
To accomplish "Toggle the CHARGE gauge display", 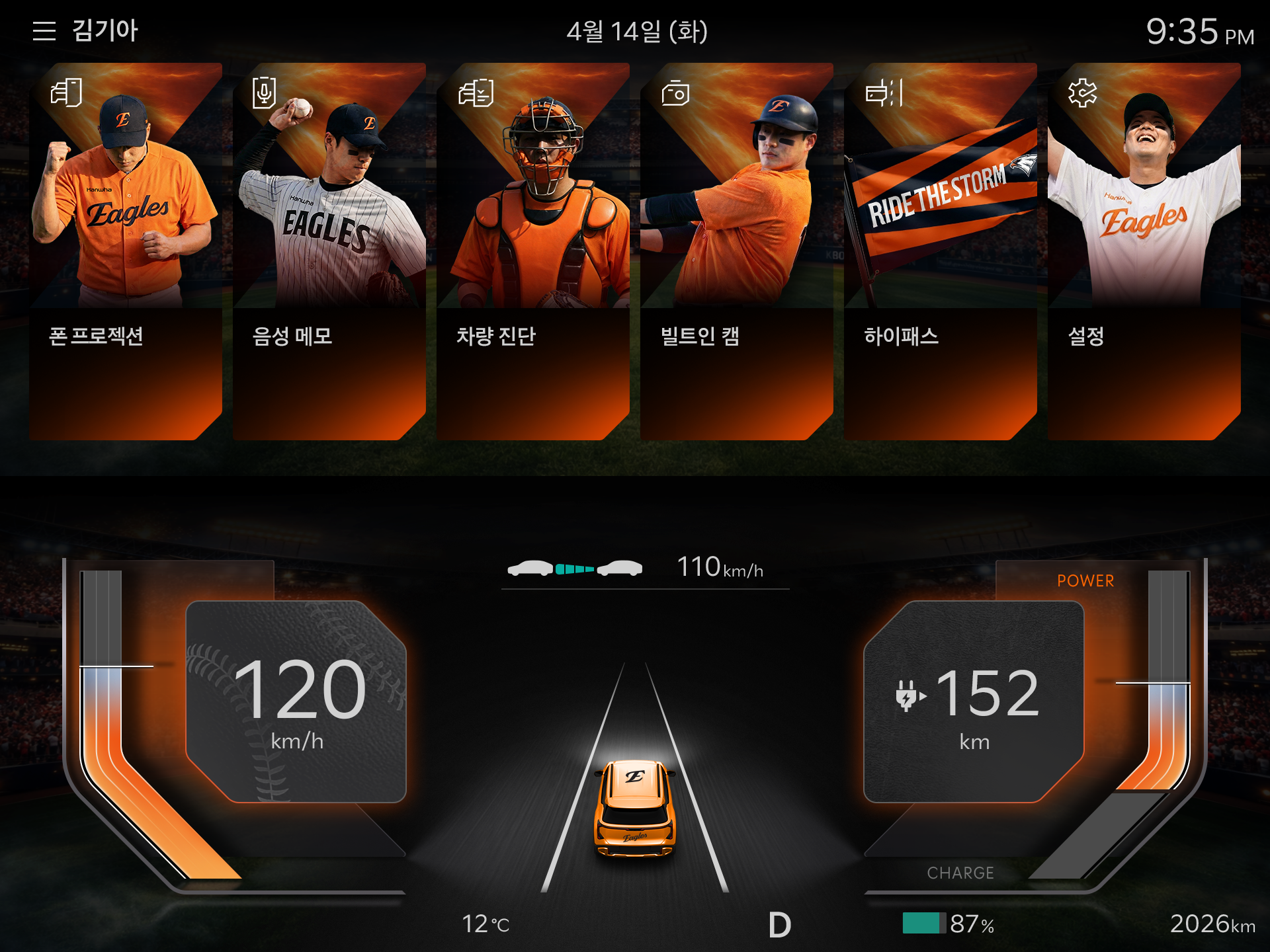I will coord(960,873).
